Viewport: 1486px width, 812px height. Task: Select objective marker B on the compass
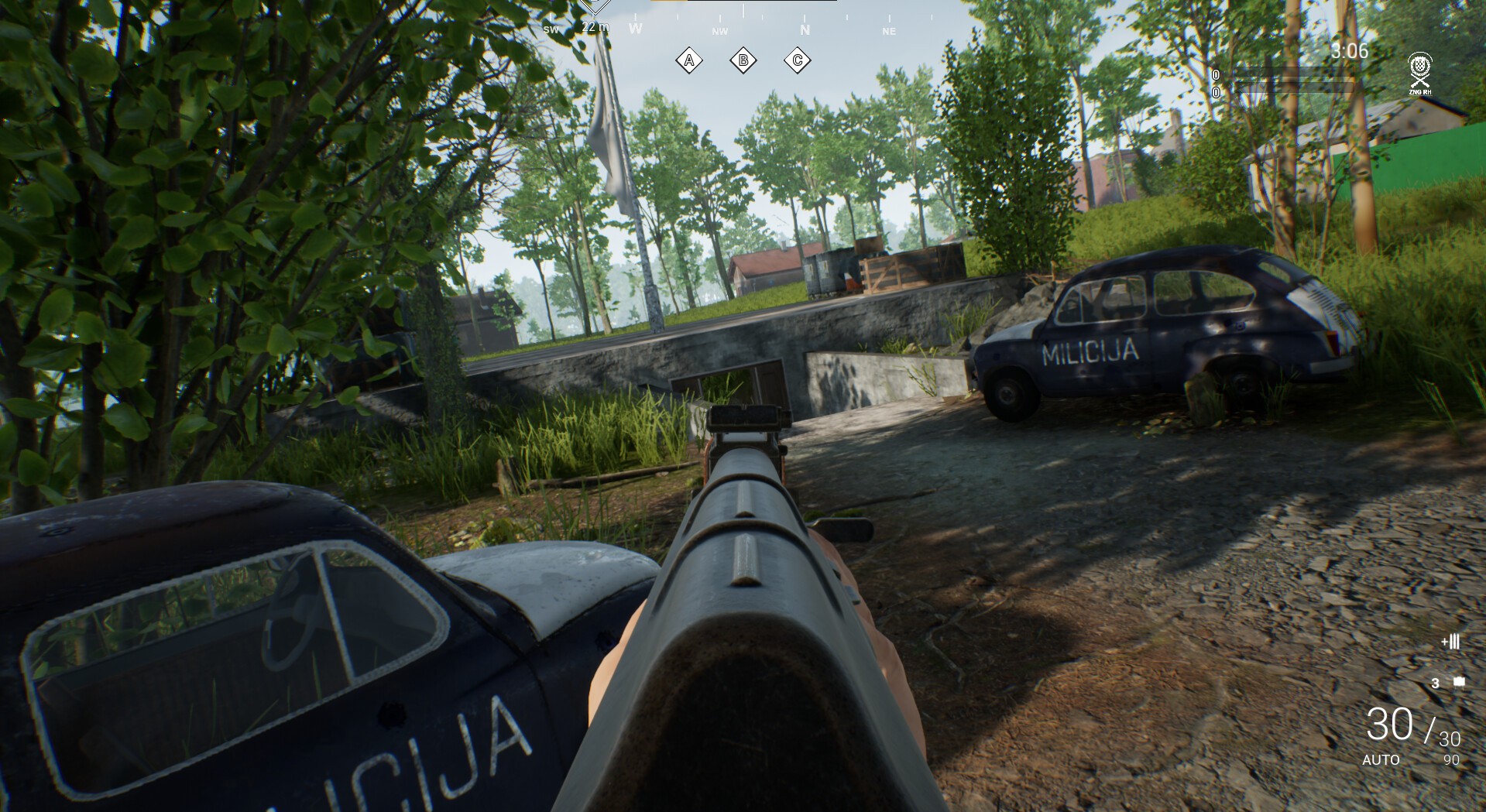pos(743,59)
